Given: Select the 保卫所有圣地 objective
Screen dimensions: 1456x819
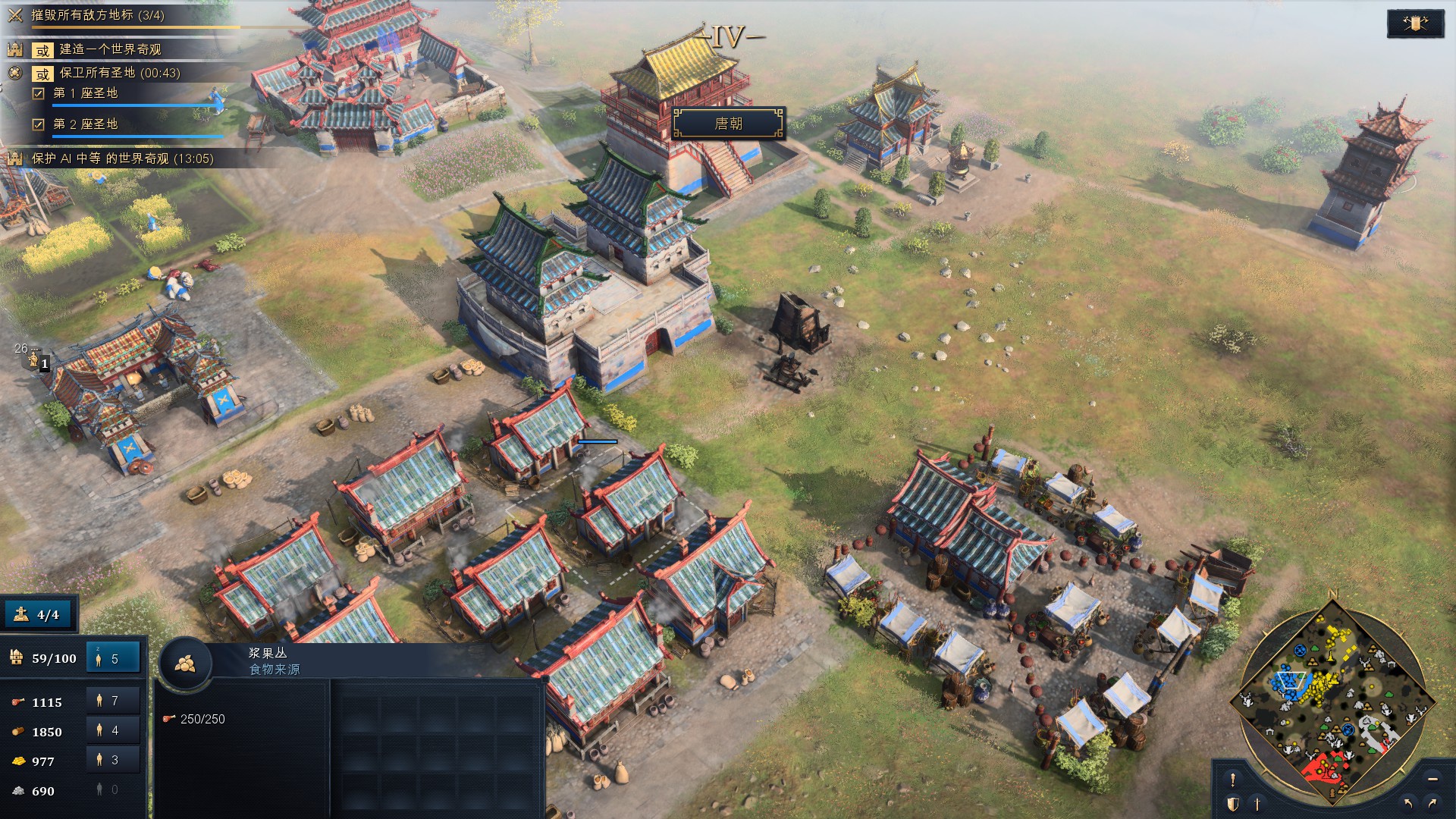Looking at the screenshot, I should (119, 73).
